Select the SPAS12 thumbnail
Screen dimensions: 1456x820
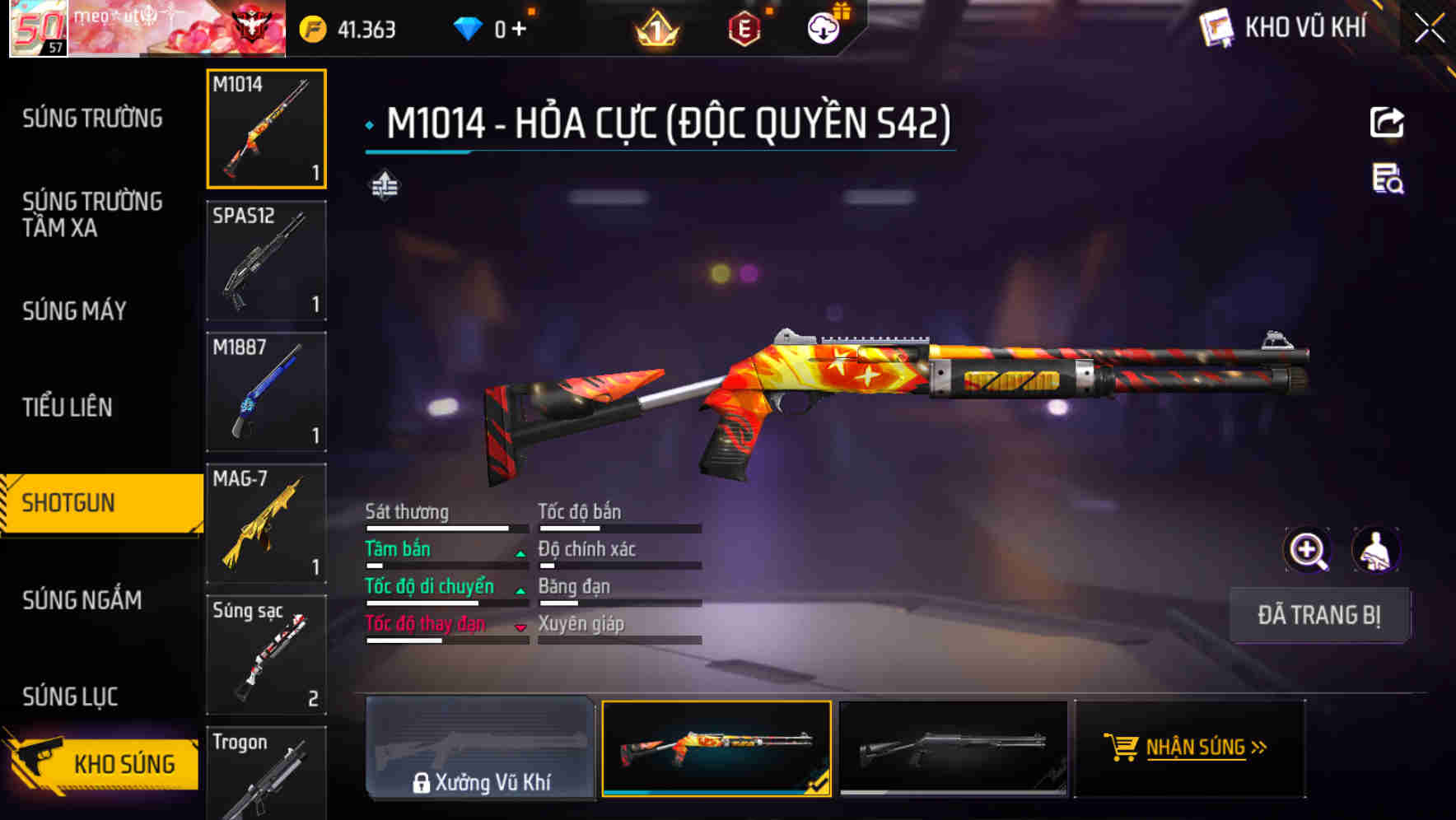point(266,260)
